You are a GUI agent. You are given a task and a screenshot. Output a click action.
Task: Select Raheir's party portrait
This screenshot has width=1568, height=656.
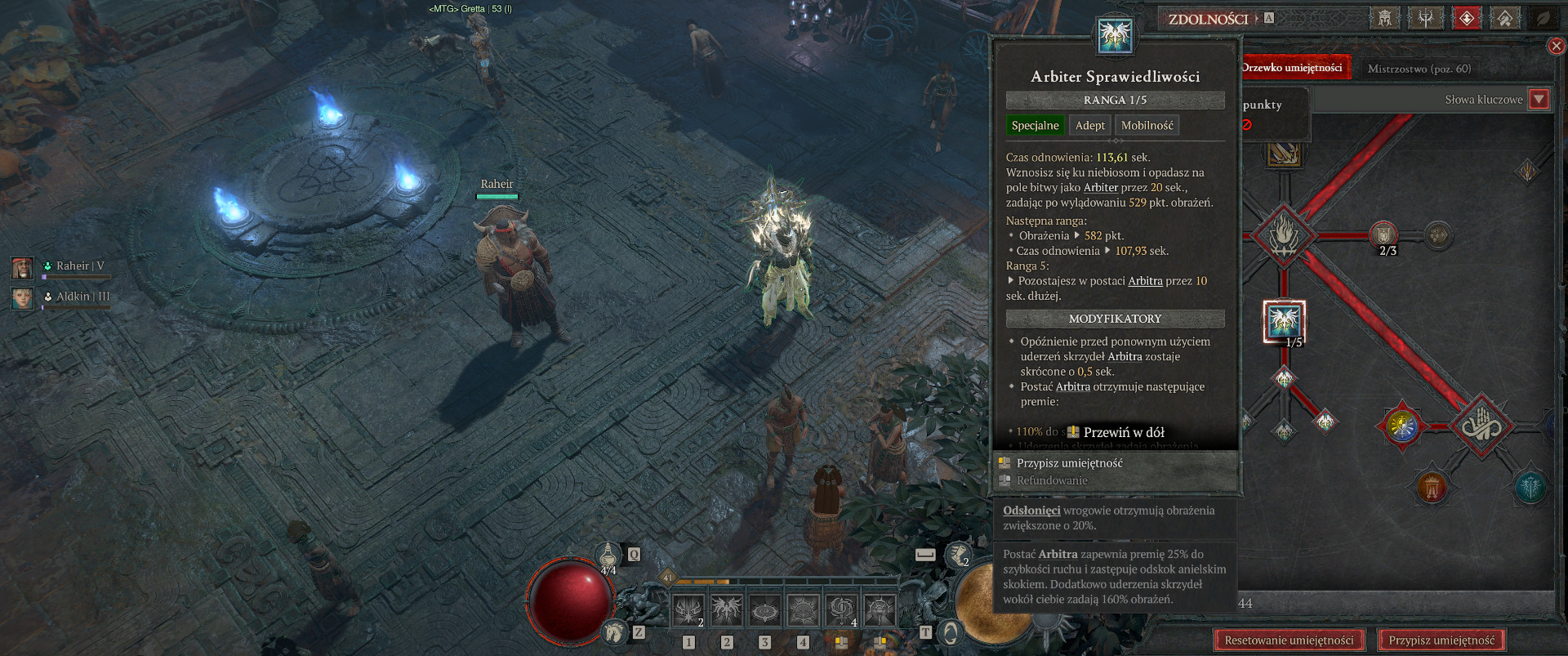(22, 267)
